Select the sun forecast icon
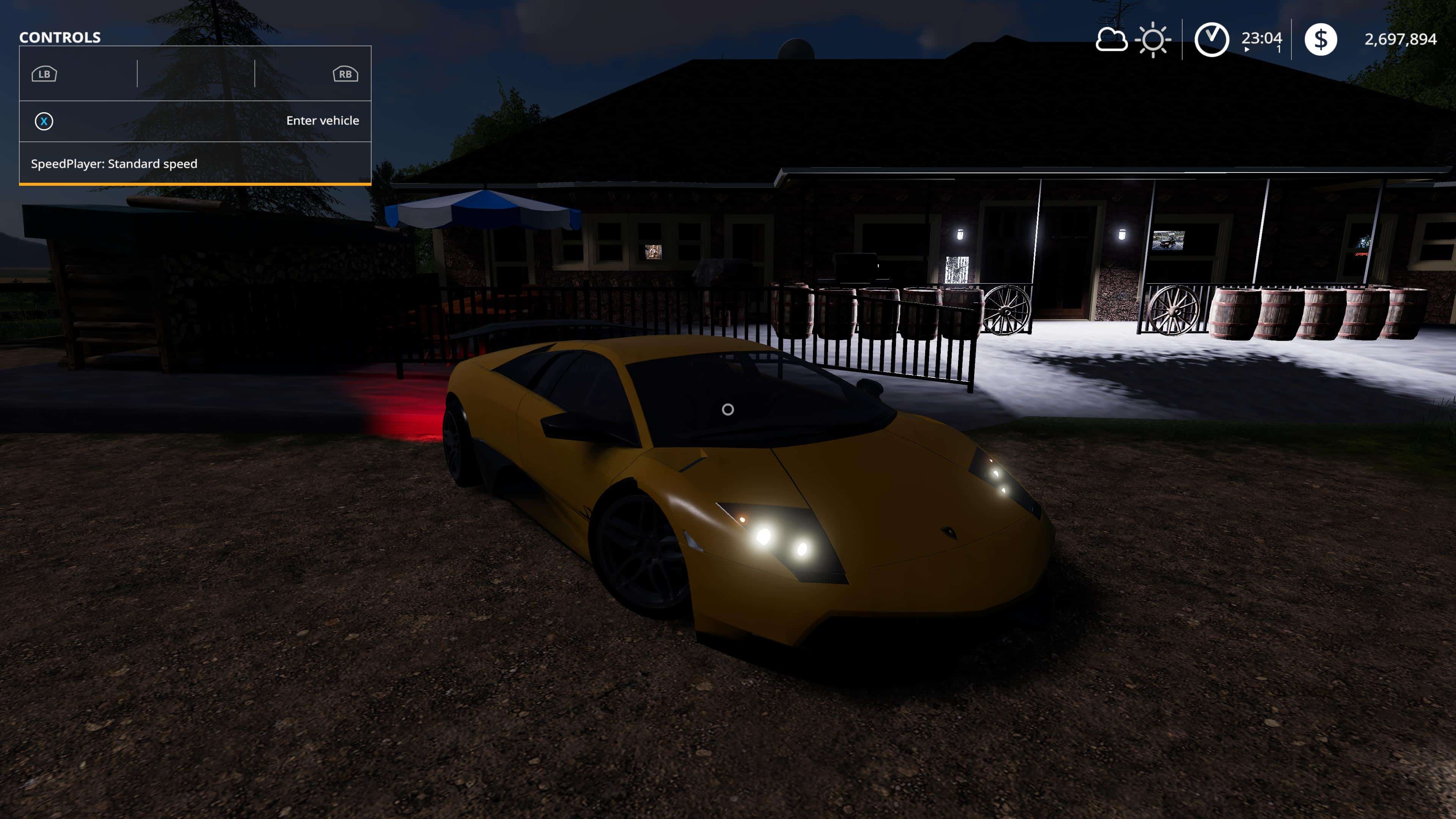Image resolution: width=1456 pixels, height=819 pixels. (x=1153, y=39)
